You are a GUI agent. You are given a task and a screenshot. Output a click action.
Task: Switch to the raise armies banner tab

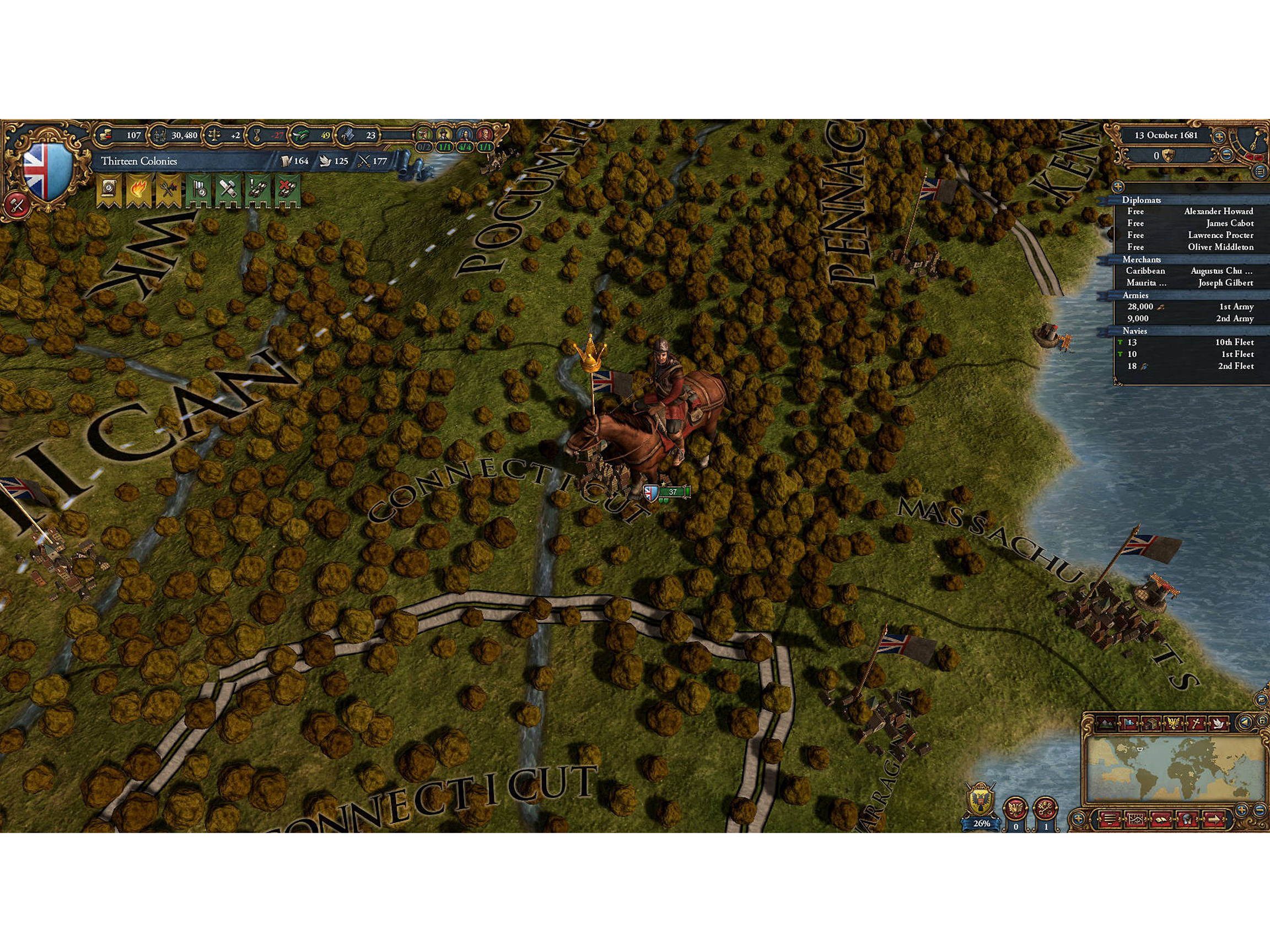pos(200,188)
